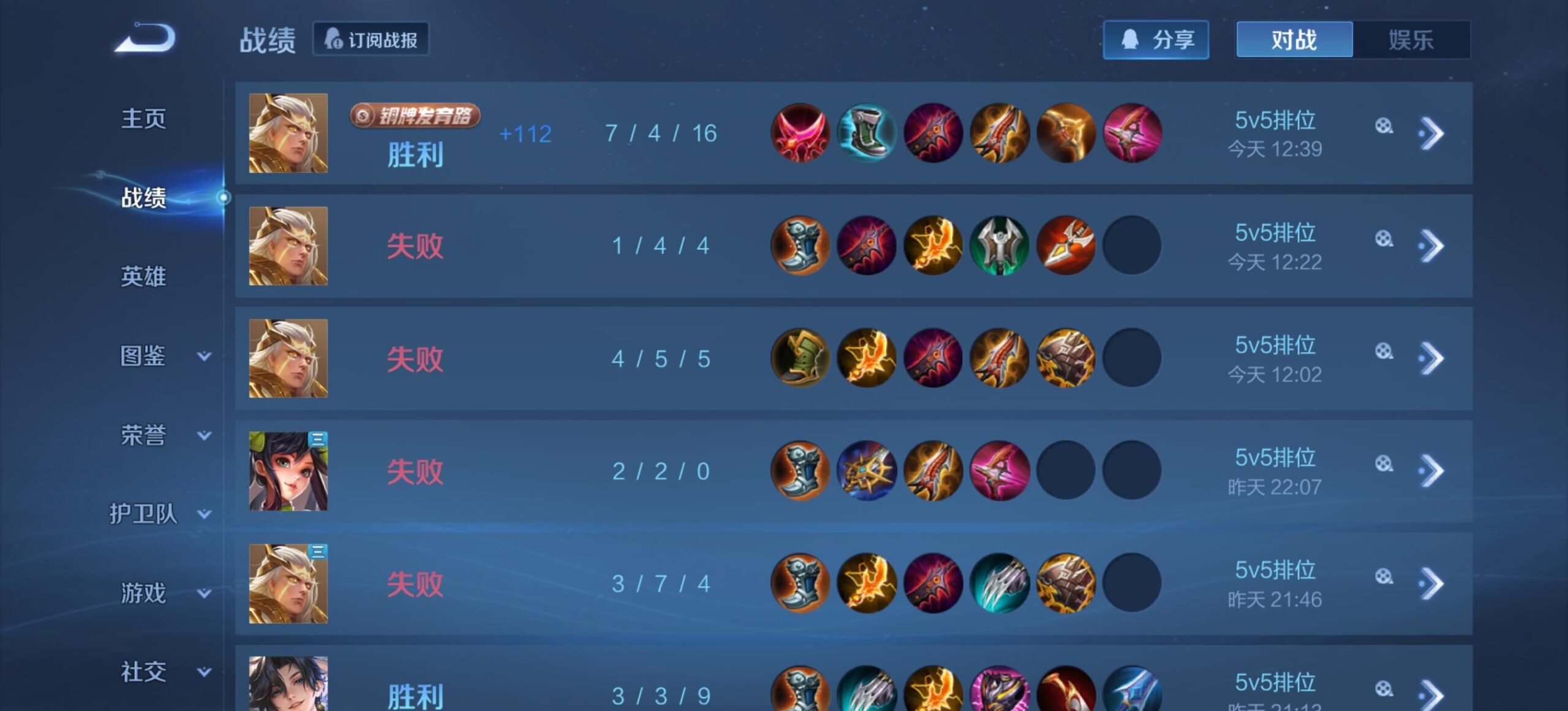
Task: Share the match history via 分享
Action: [x=1156, y=40]
